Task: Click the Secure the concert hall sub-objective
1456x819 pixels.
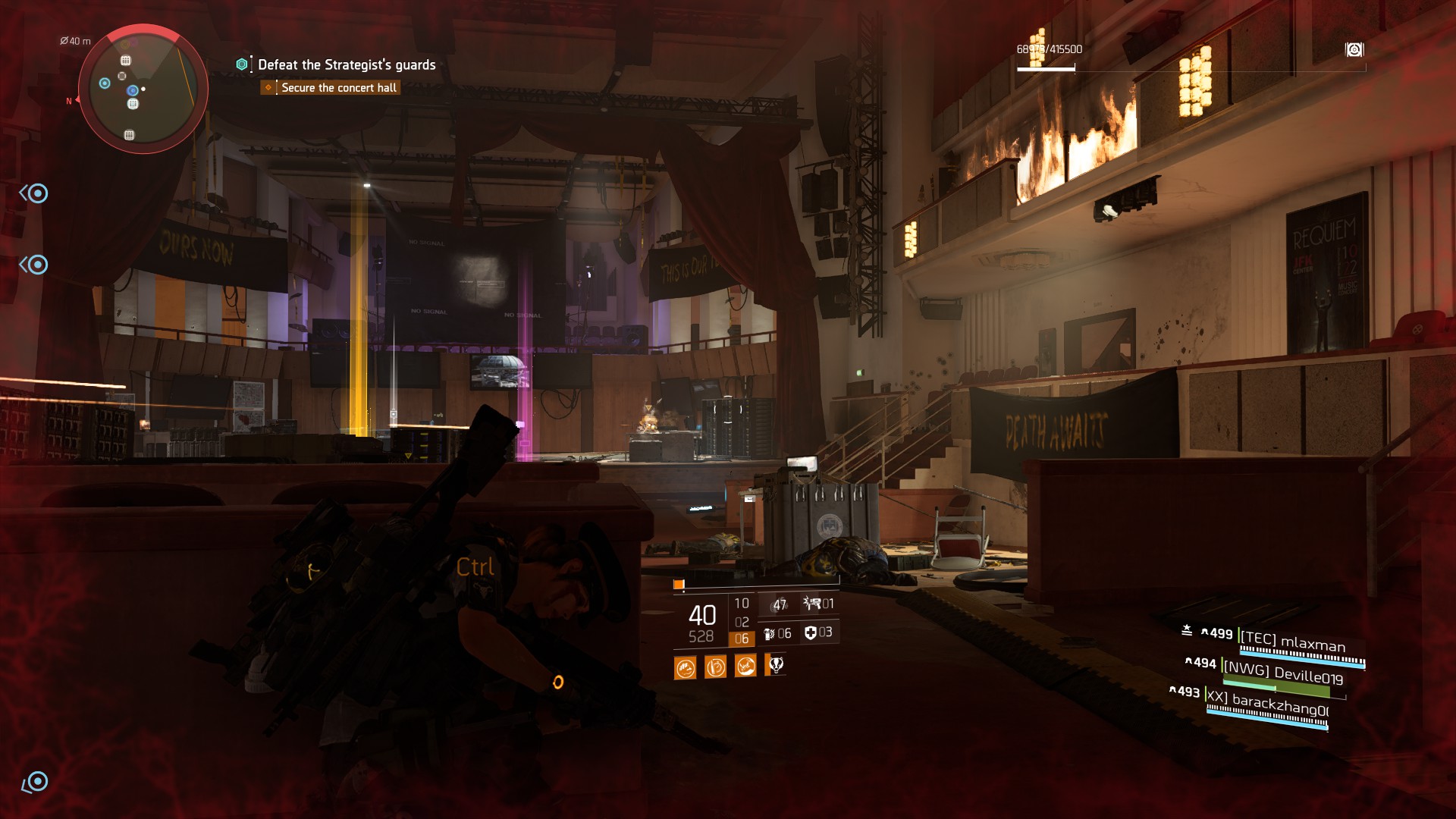Action: coord(338,88)
